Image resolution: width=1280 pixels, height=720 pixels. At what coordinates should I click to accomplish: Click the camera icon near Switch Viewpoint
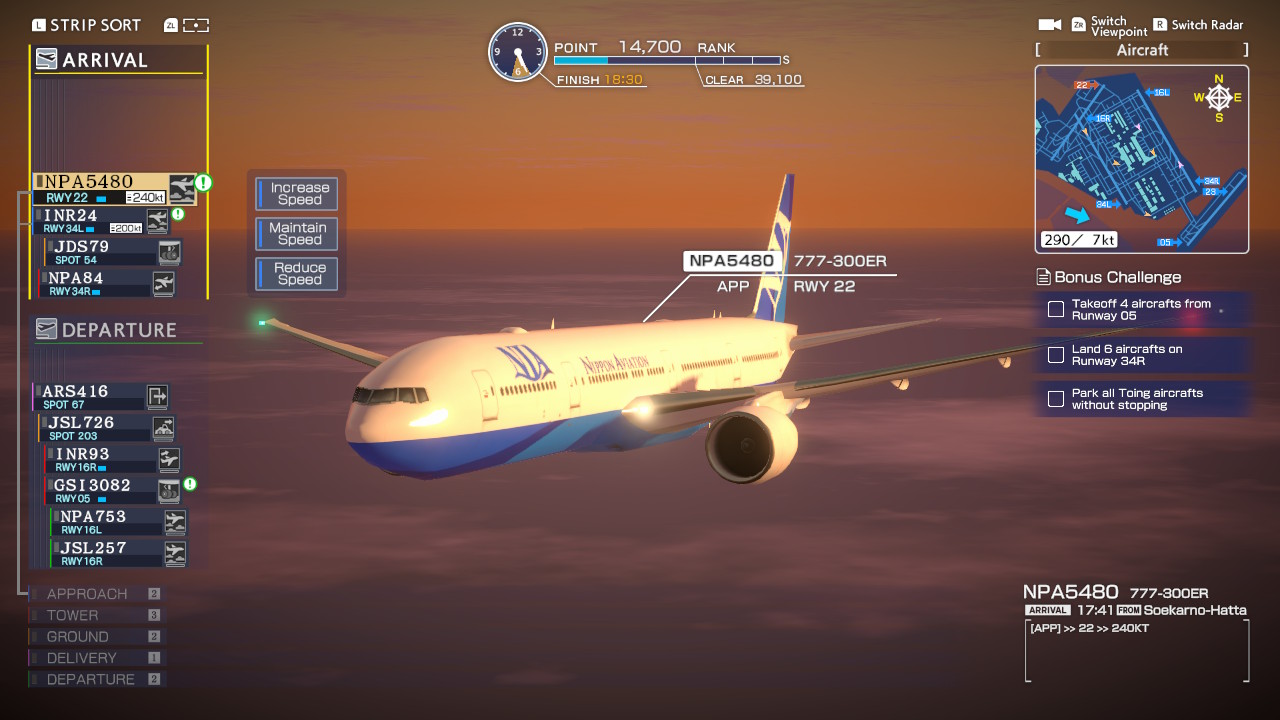[1047, 23]
